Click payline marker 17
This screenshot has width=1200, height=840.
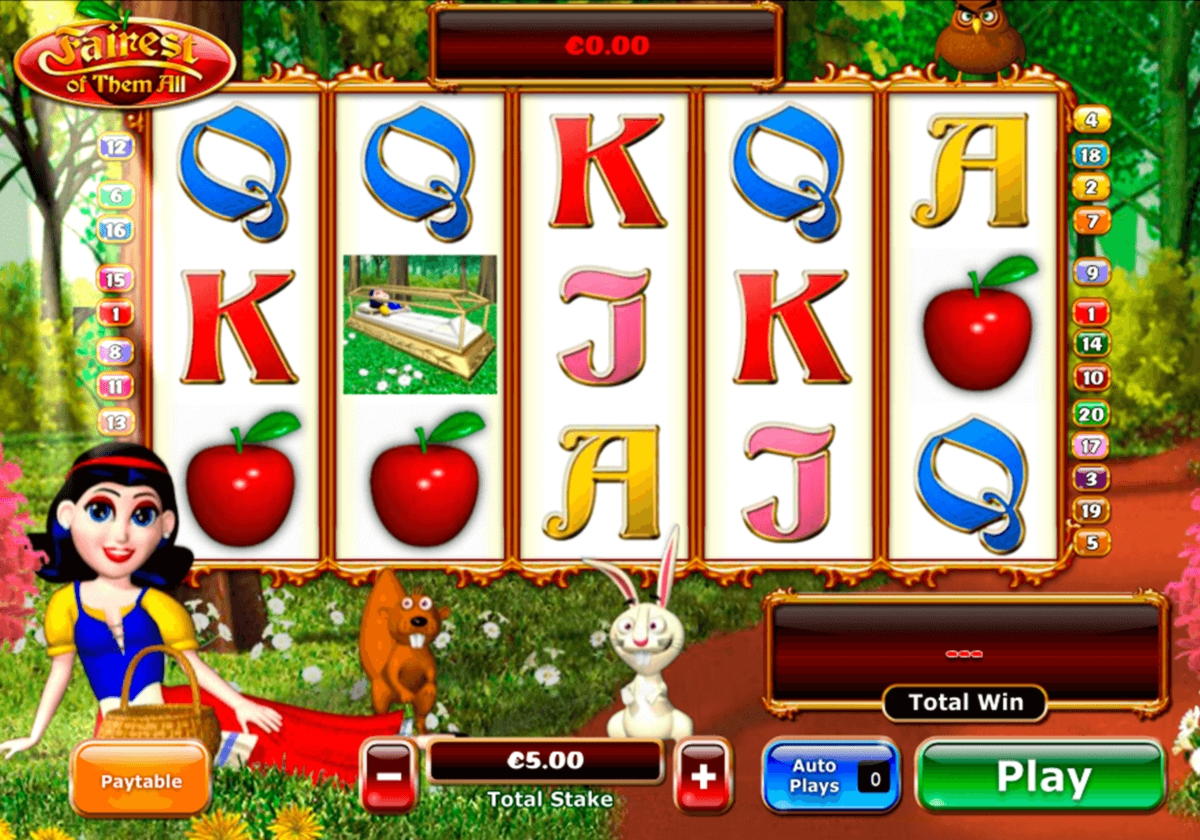click(1092, 445)
